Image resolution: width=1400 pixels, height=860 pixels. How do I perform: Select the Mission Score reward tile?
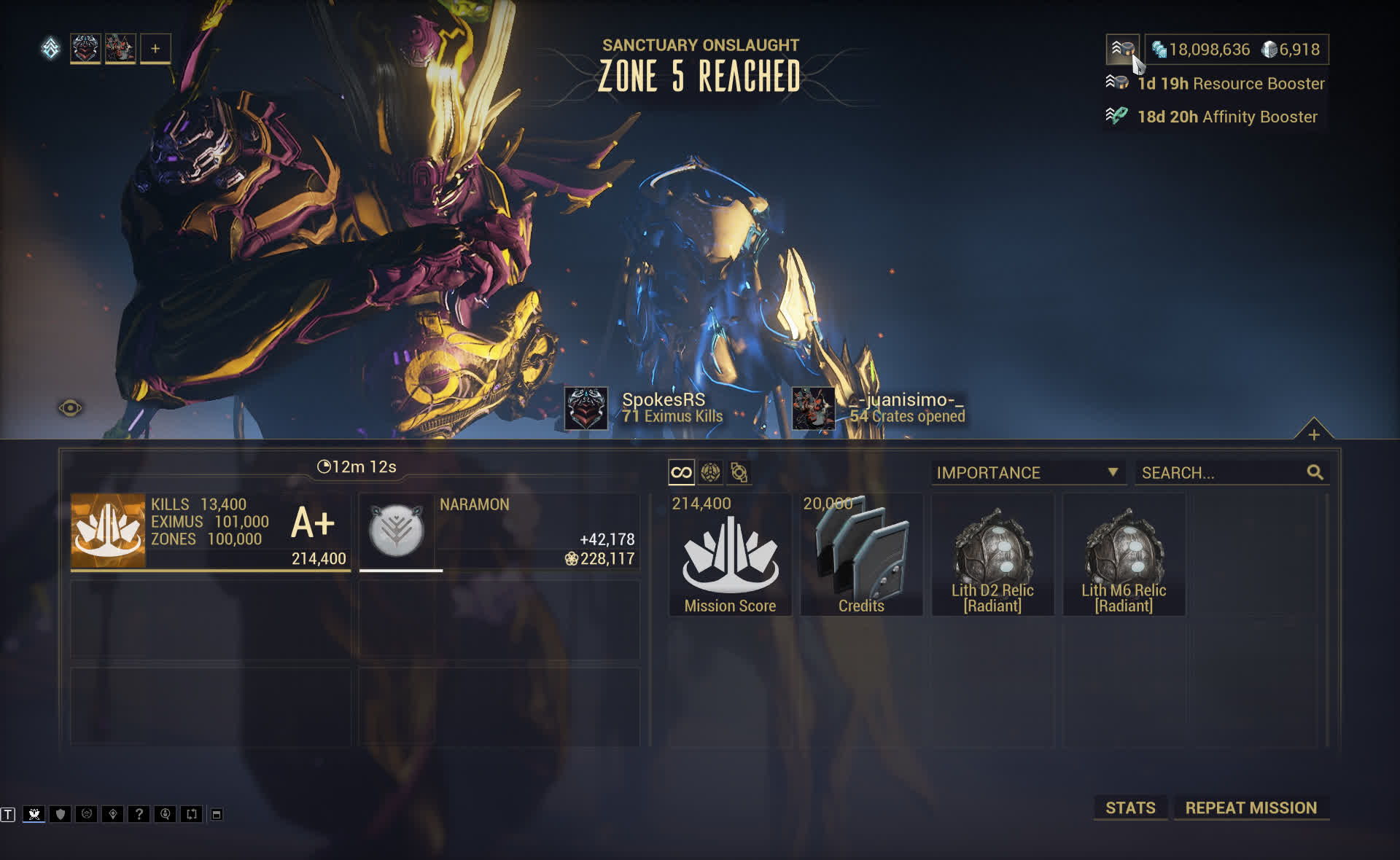click(730, 555)
